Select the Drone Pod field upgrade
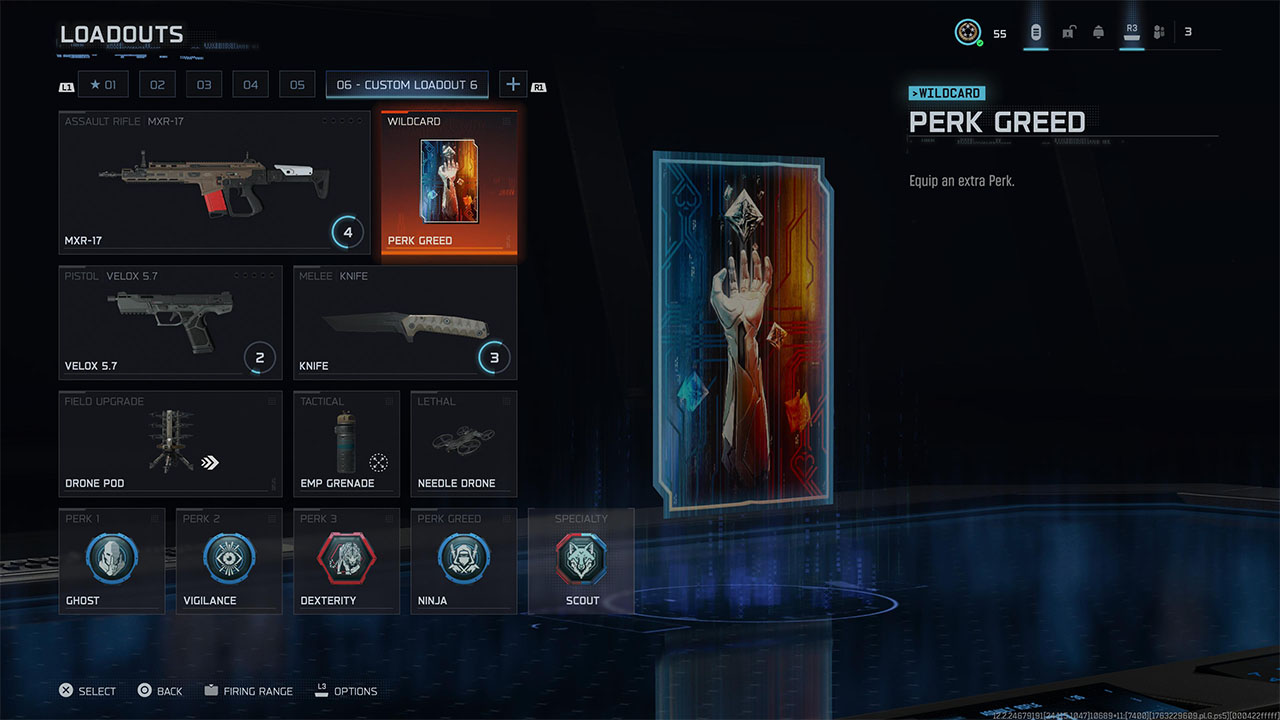 [171, 443]
